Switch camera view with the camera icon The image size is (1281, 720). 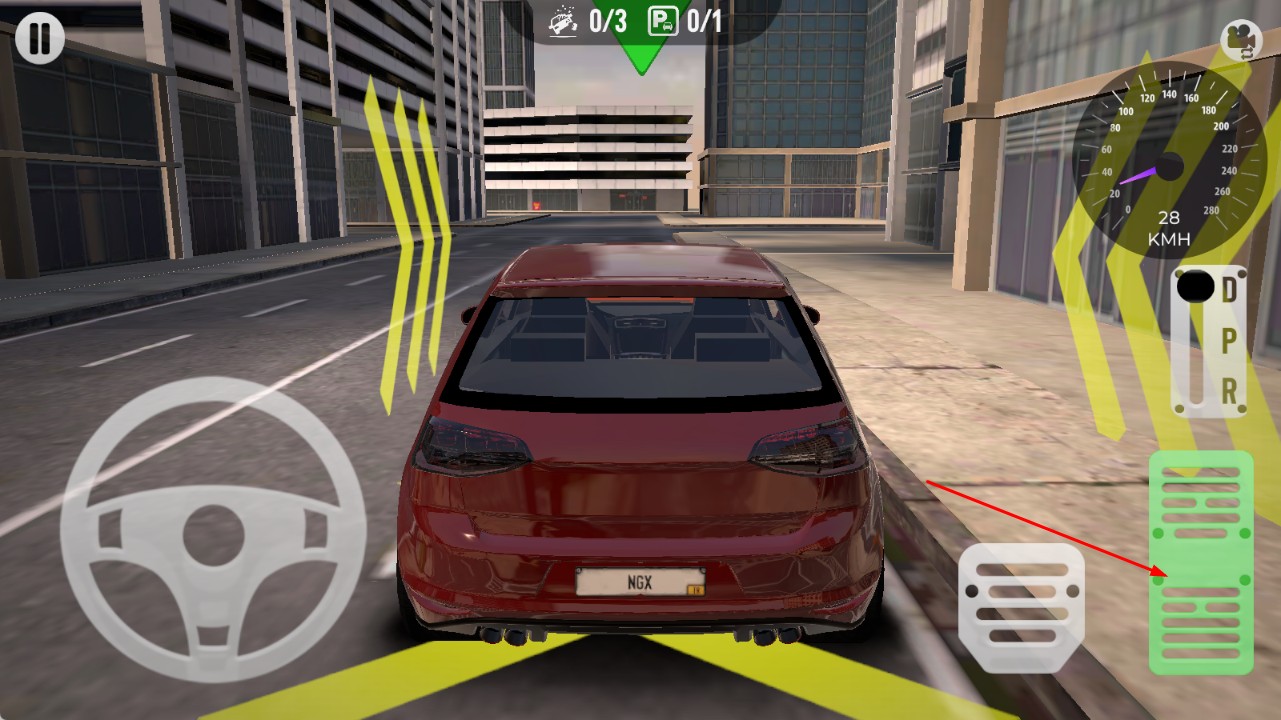click(1241, 40)
